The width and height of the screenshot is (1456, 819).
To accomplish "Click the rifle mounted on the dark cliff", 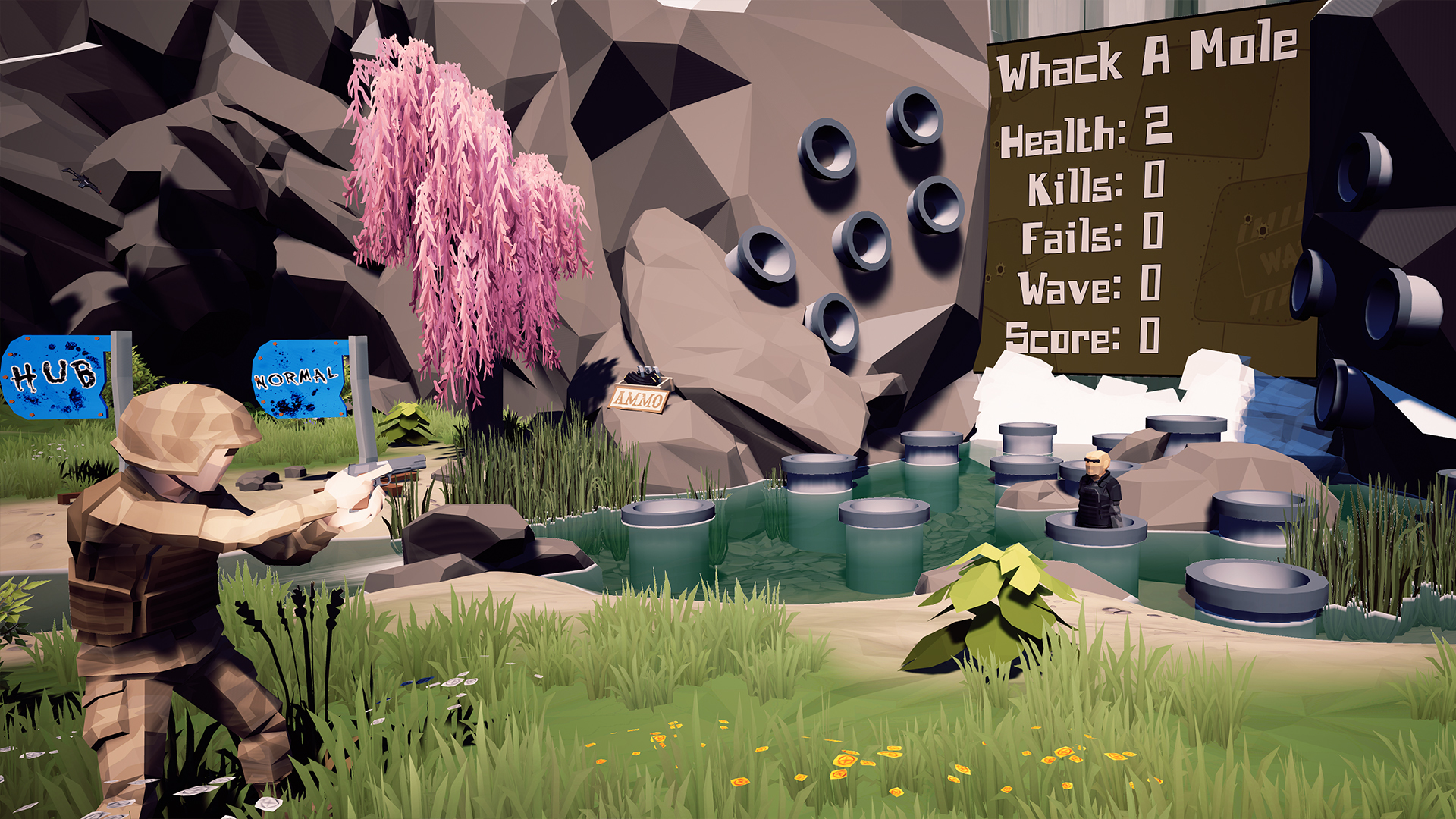I will tap(83, 182).
